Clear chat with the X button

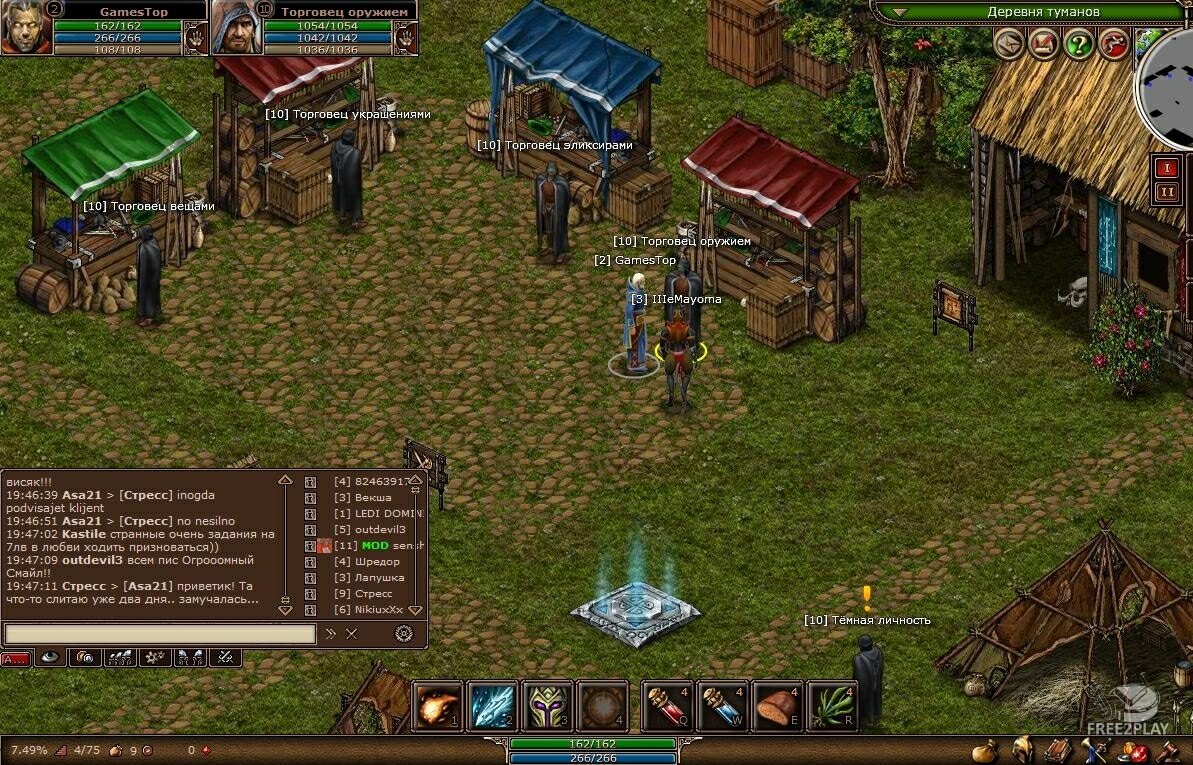tap(352, 633)
